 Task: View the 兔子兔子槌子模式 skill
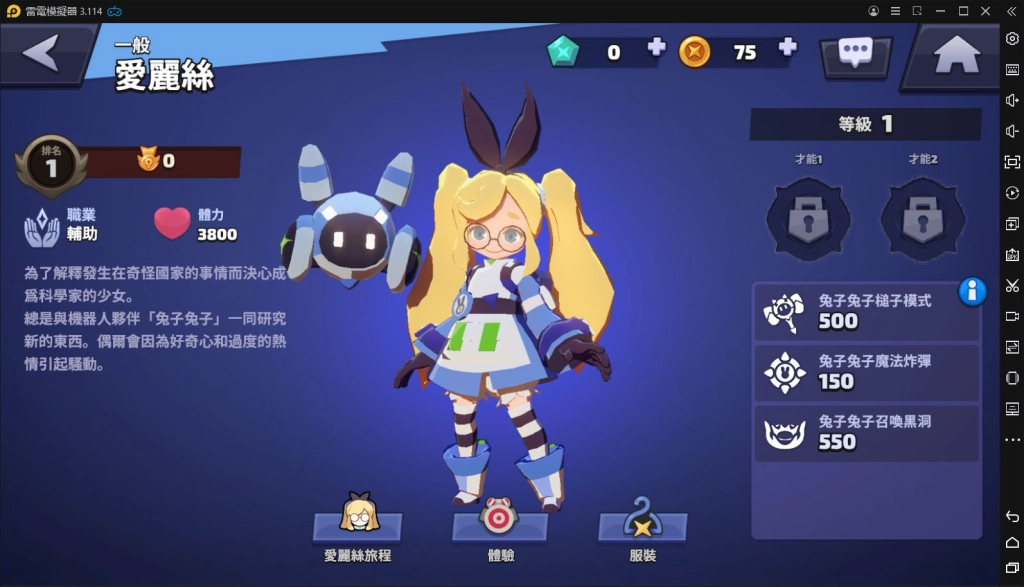point(866,311)
